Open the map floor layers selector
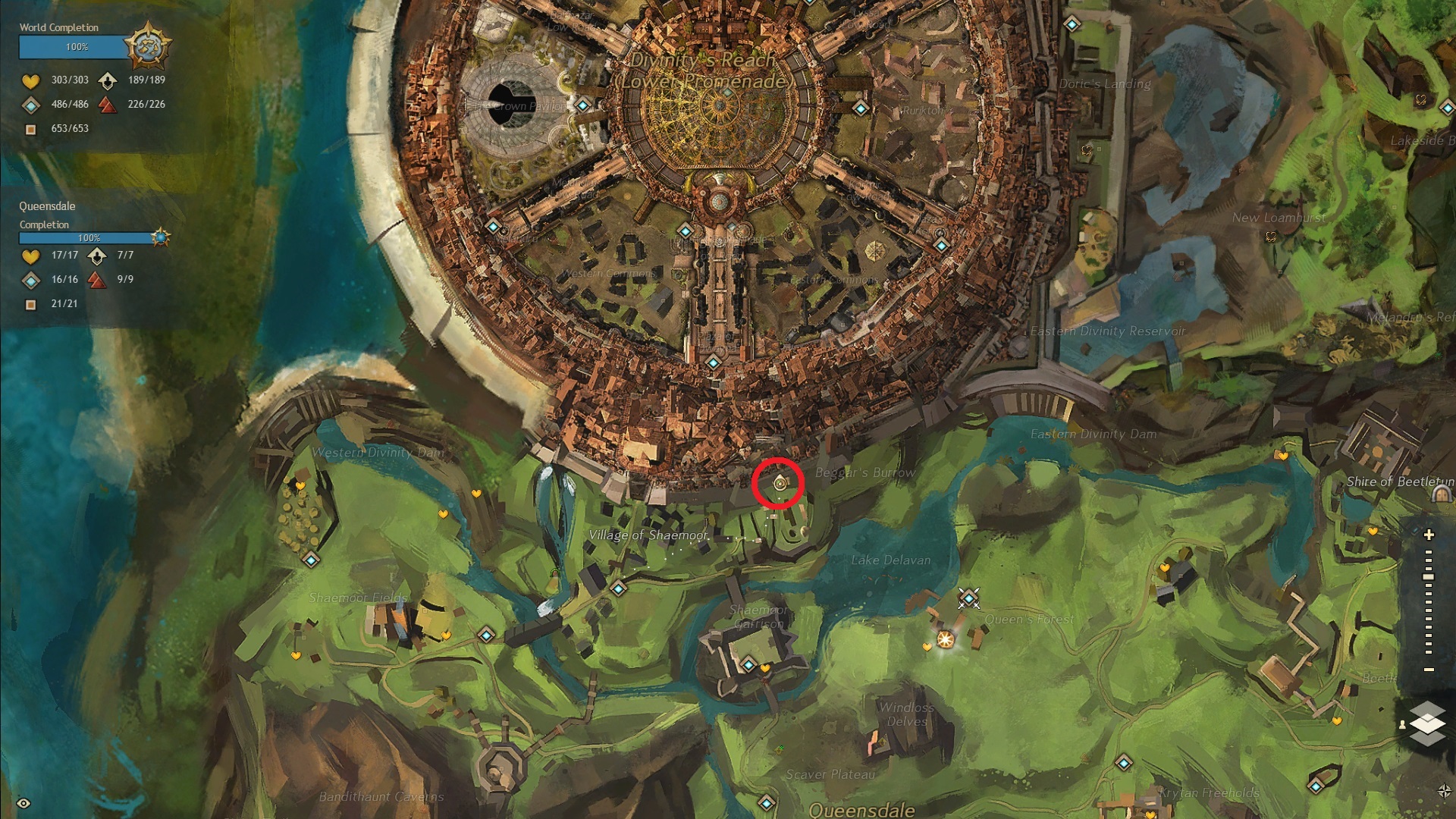This screenshot has height=819, width=1456. 1427,723
